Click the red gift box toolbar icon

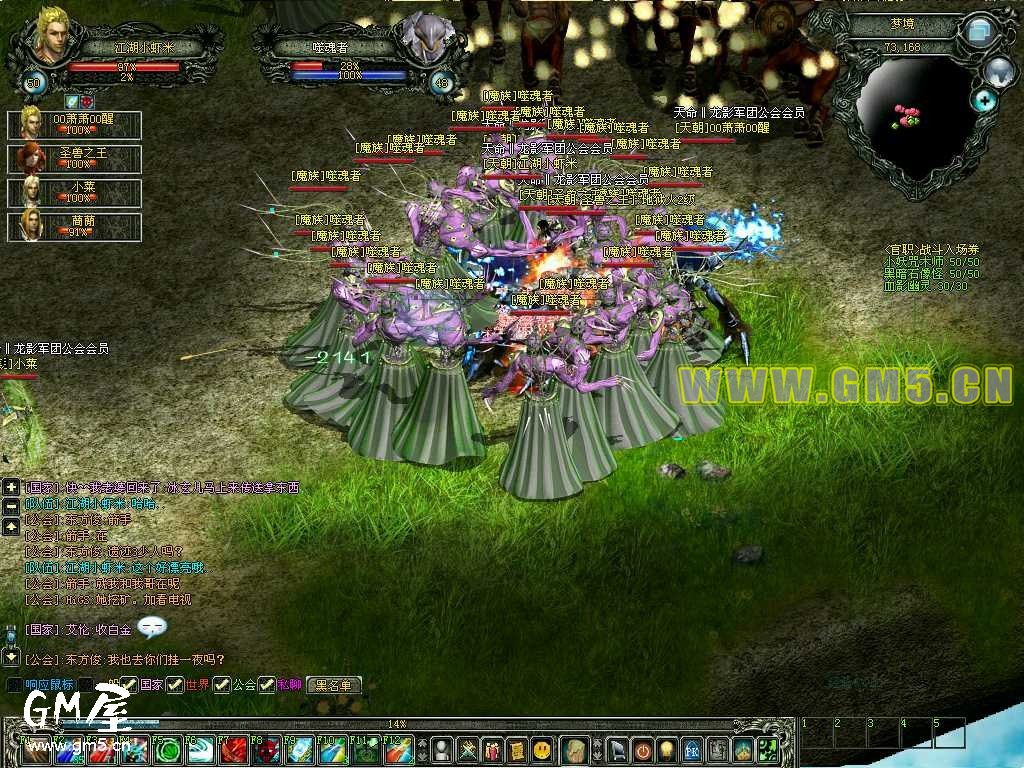point(492,749)
